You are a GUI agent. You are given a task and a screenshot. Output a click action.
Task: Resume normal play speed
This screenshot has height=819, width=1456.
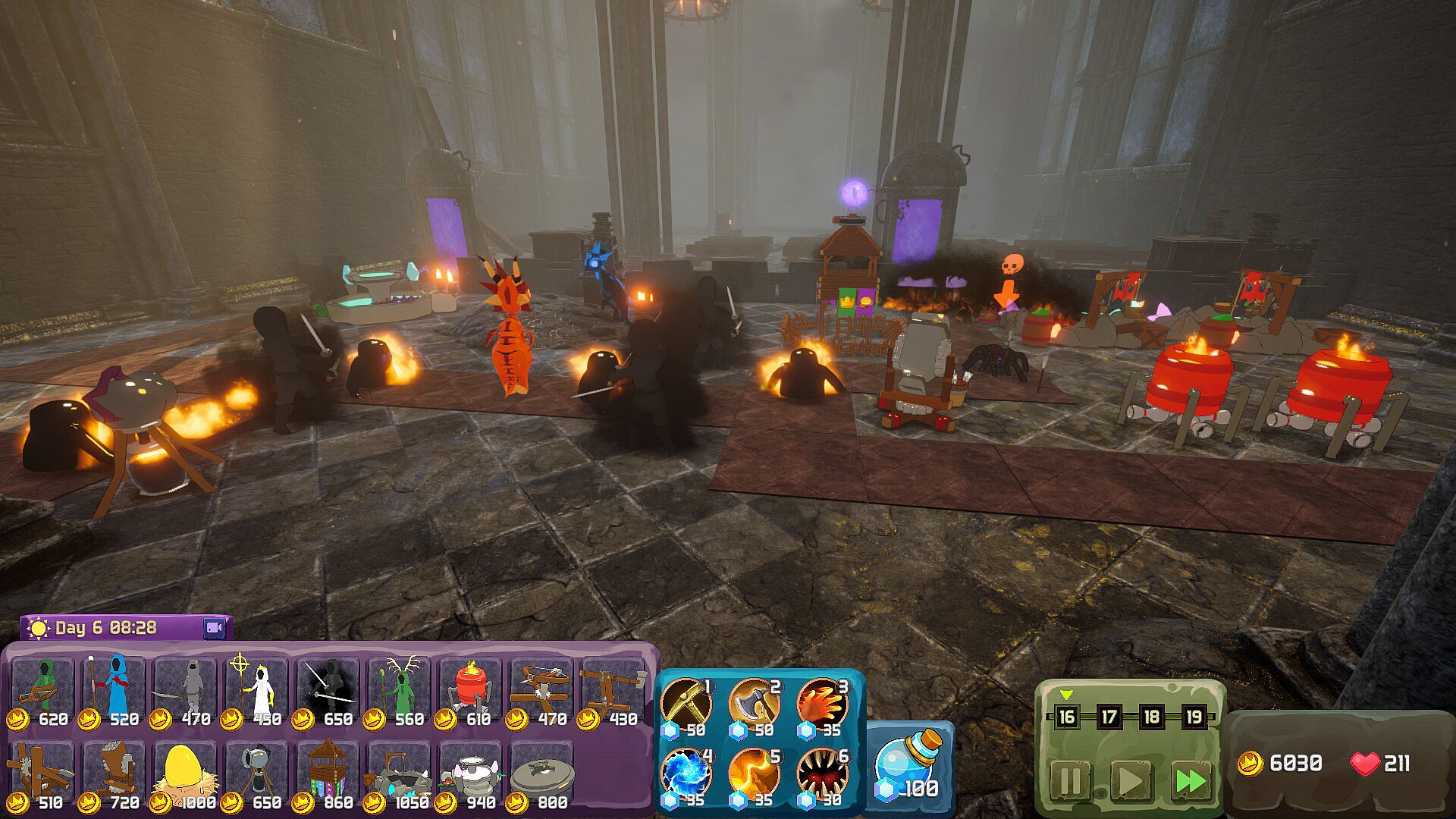[1130, 781]
